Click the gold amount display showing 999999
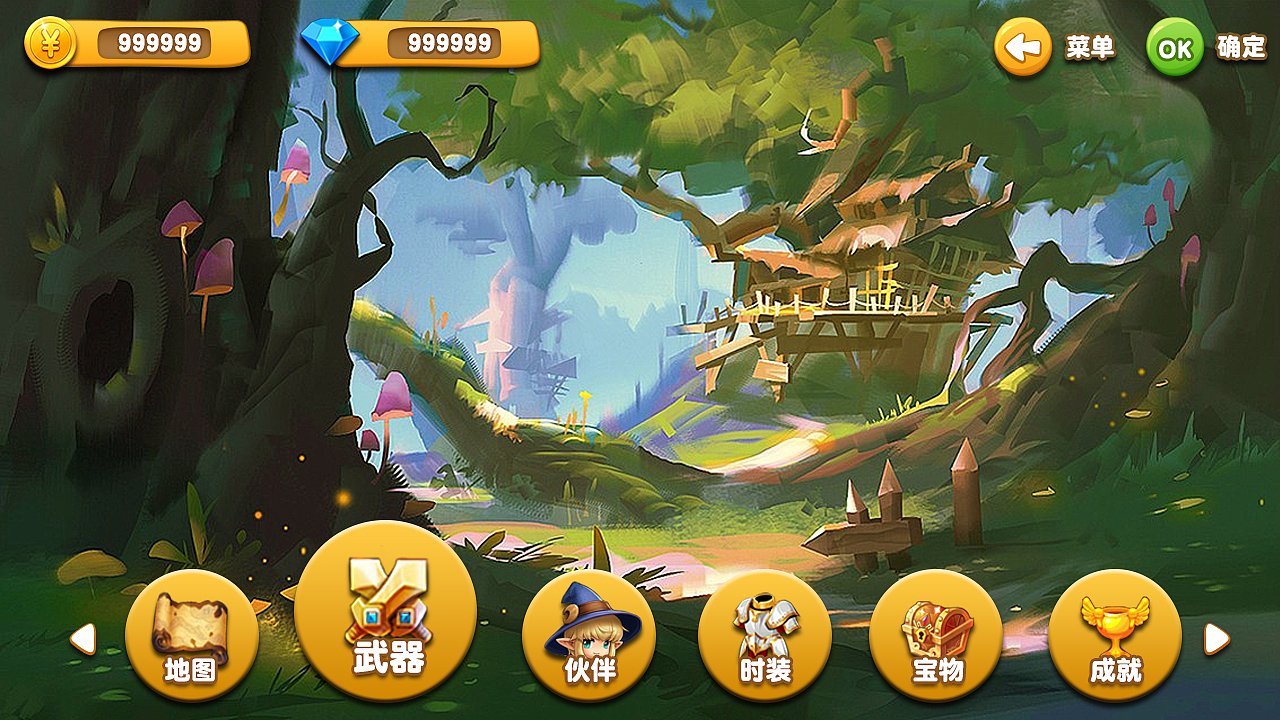The height and width of the screenshot is (720, 1280). click(160, 42)
